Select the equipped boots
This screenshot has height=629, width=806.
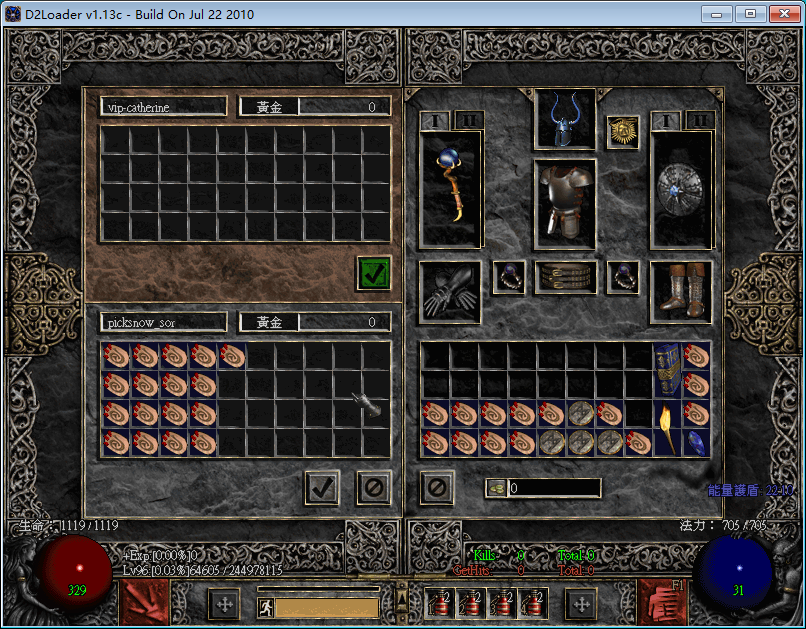coord(681,292)
